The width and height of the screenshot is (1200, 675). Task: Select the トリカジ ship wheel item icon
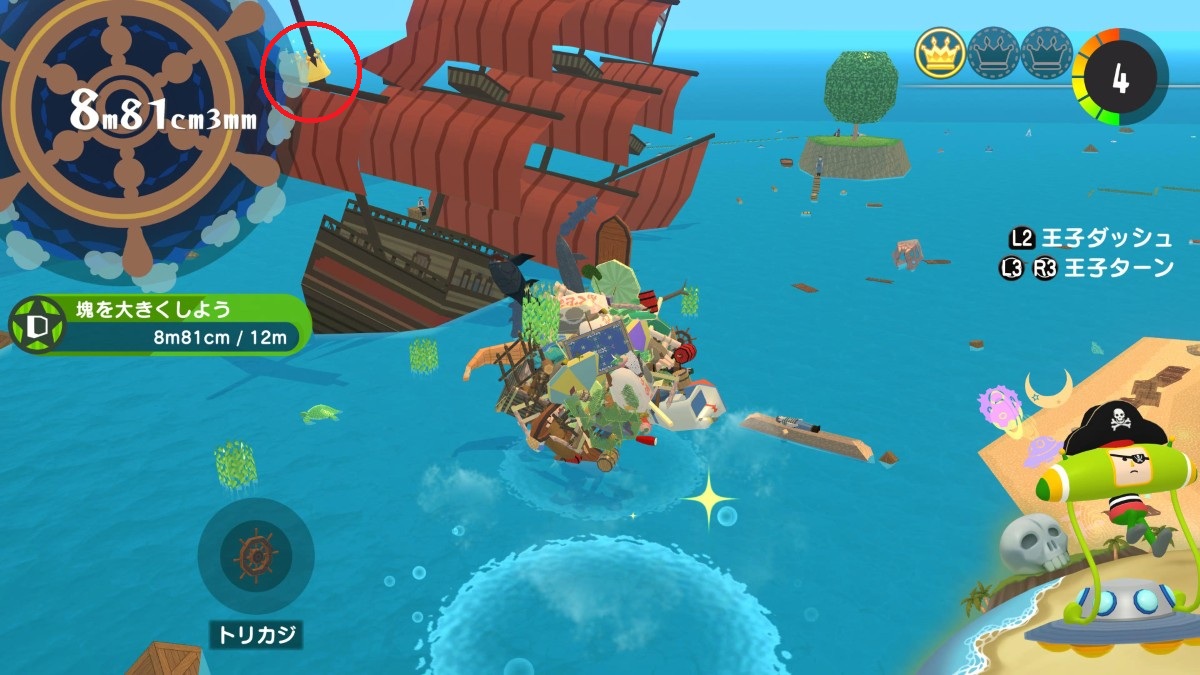click(255, 556)
